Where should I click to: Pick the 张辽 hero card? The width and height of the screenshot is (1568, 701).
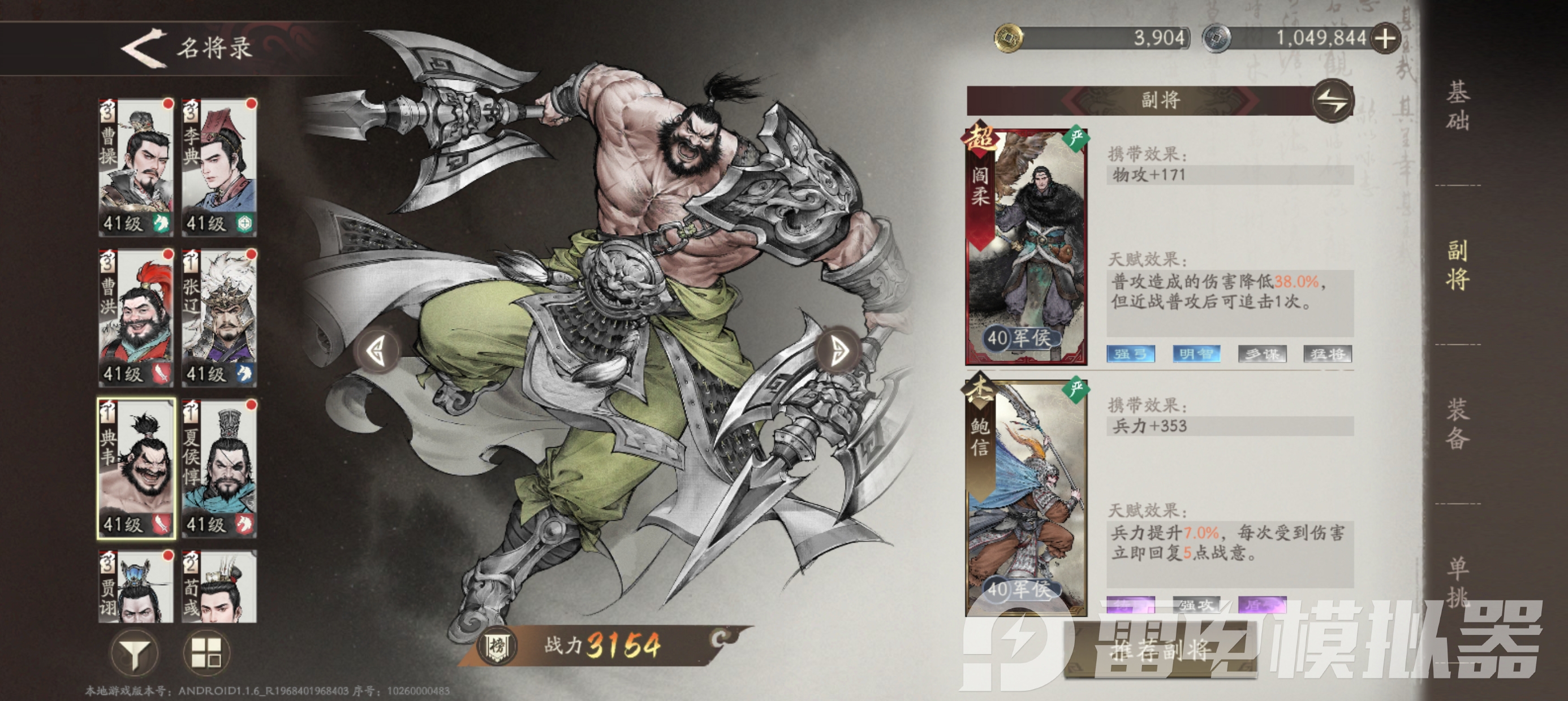tap(219, 318)
